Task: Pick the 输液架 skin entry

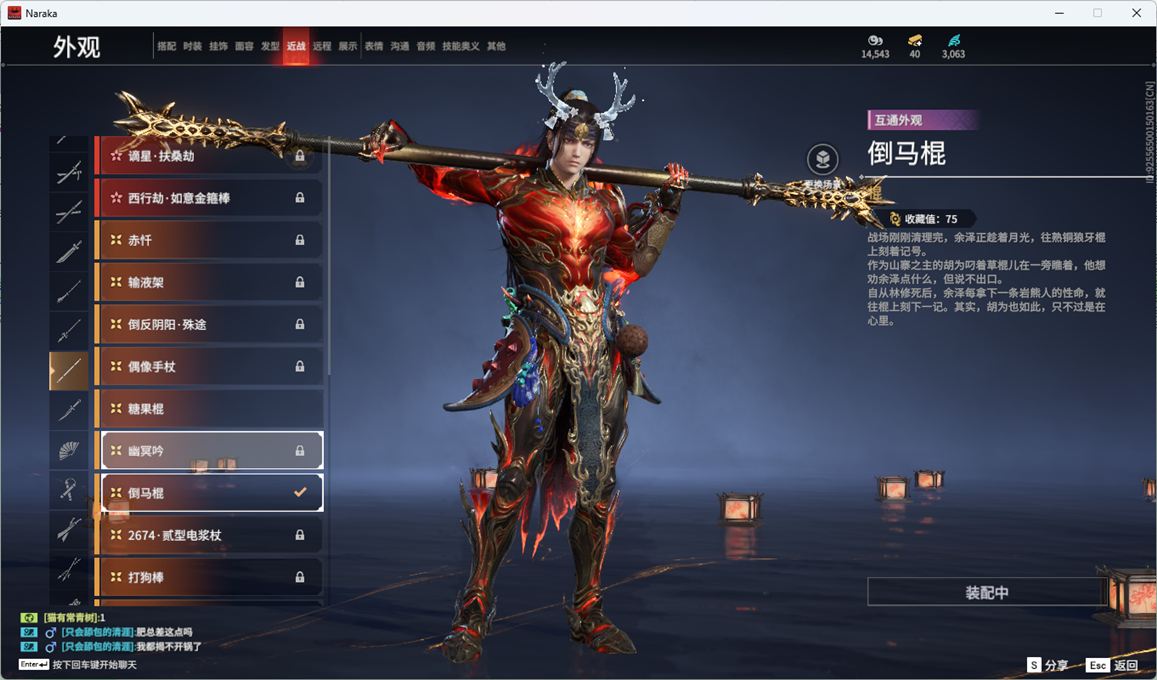Action: (209, 282)
